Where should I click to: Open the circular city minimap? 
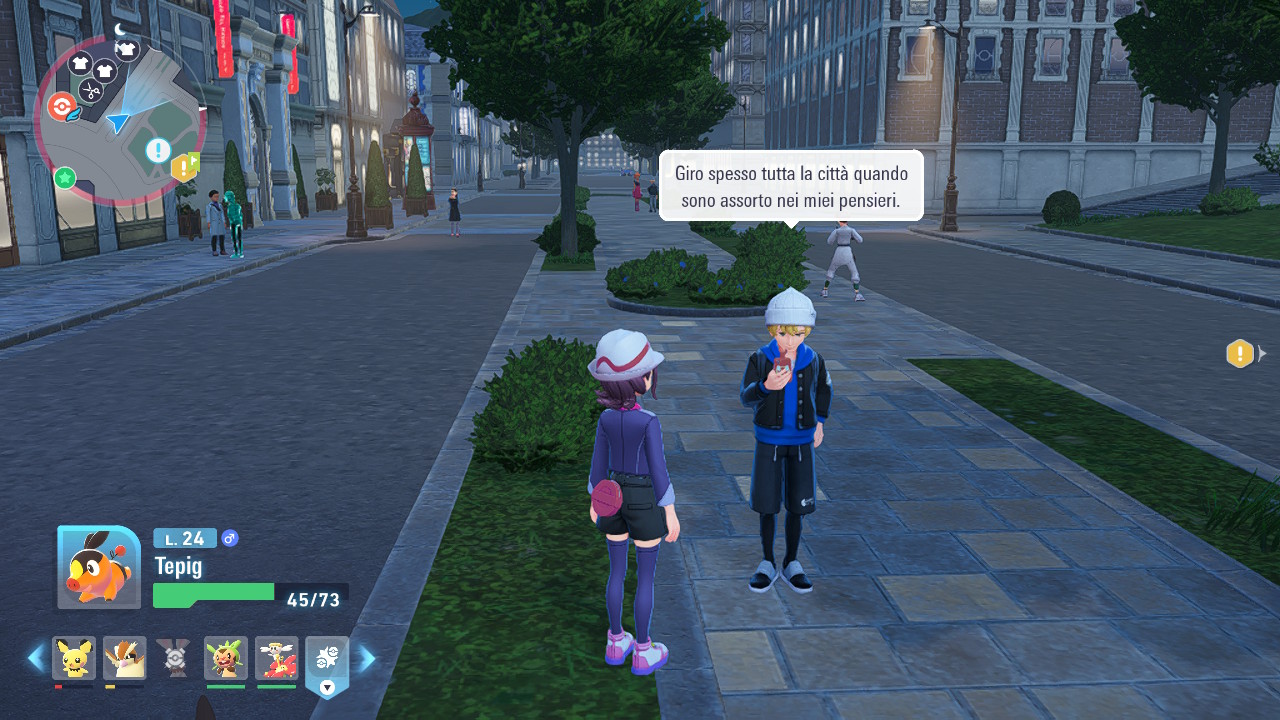pyautogui.click(x=120, y=120)
